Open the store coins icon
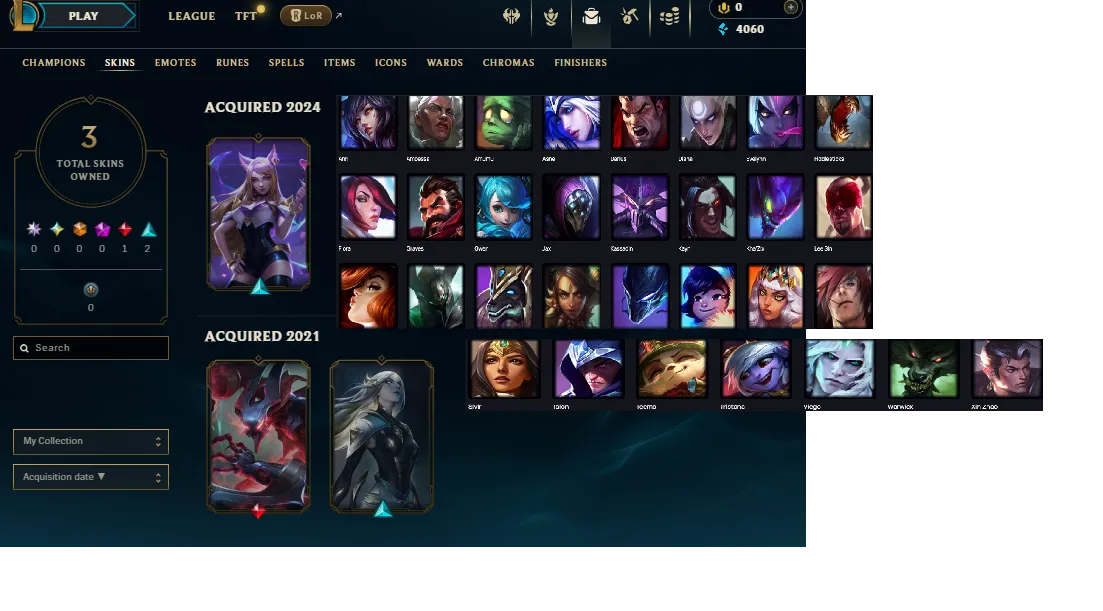Viewport: 1103px width, 611px height. 669,16
